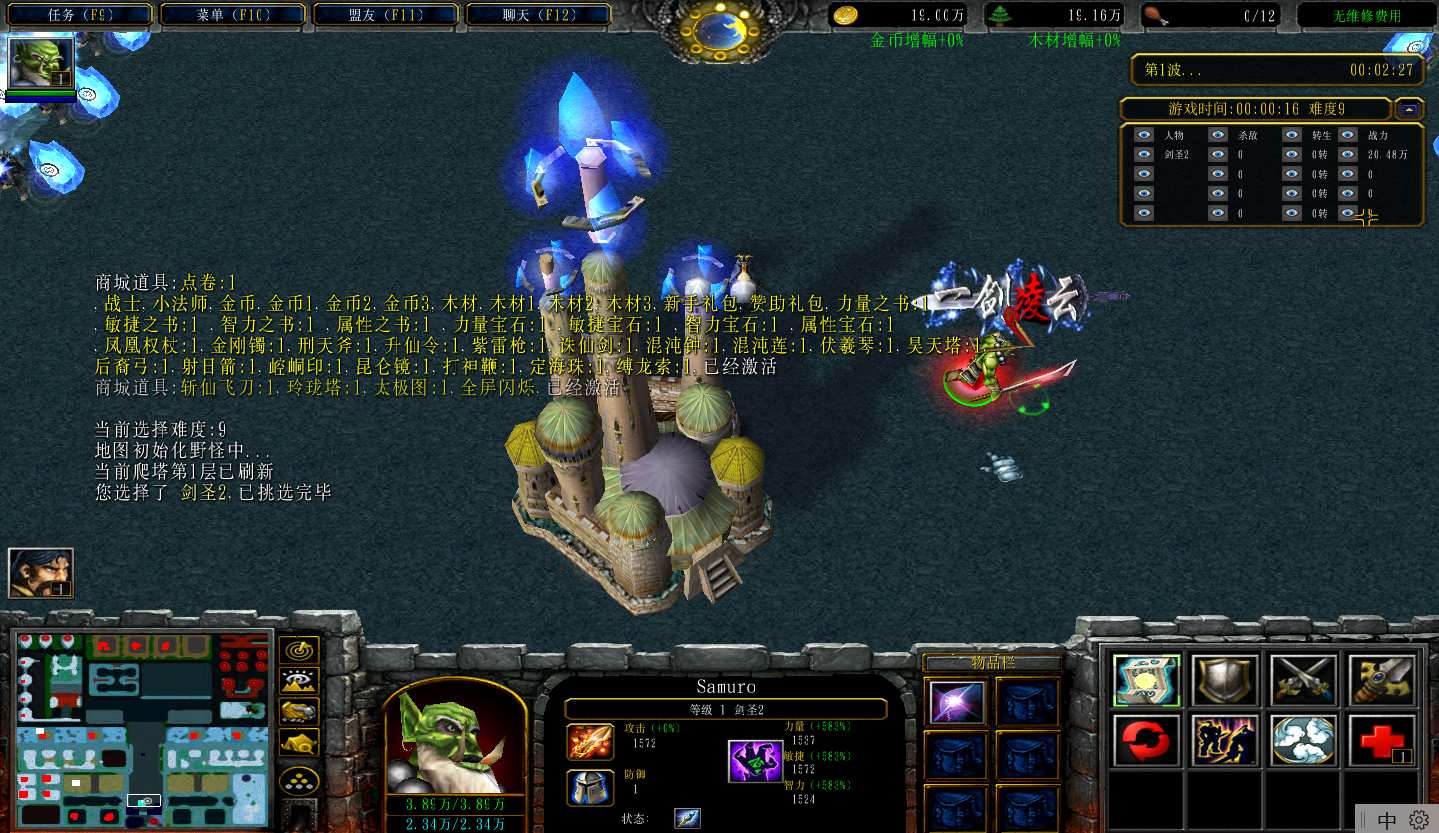Select the crossed swords Attack command
Viewport: 1439px width, 833px height.
1303,680
